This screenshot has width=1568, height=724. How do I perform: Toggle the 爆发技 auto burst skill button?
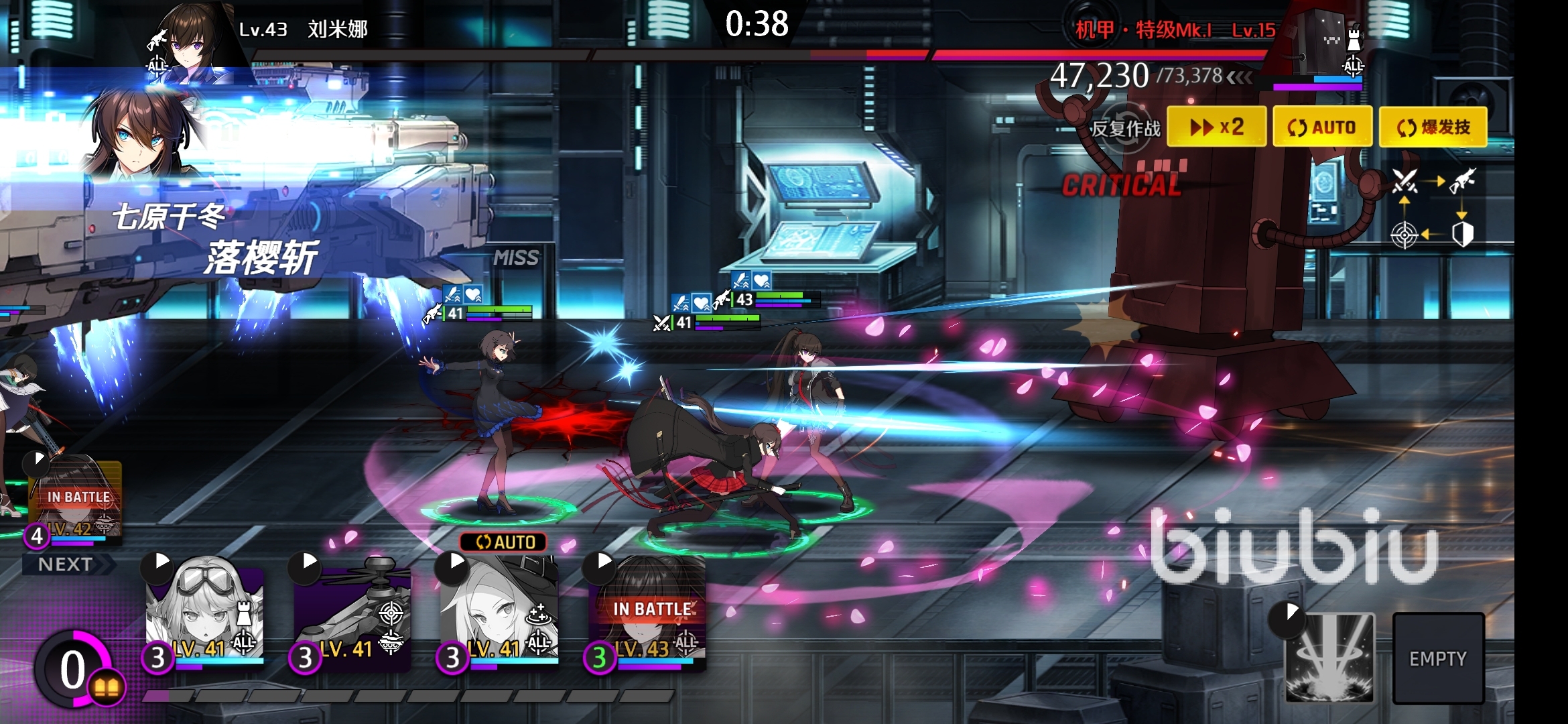[x=1433, y=127]
